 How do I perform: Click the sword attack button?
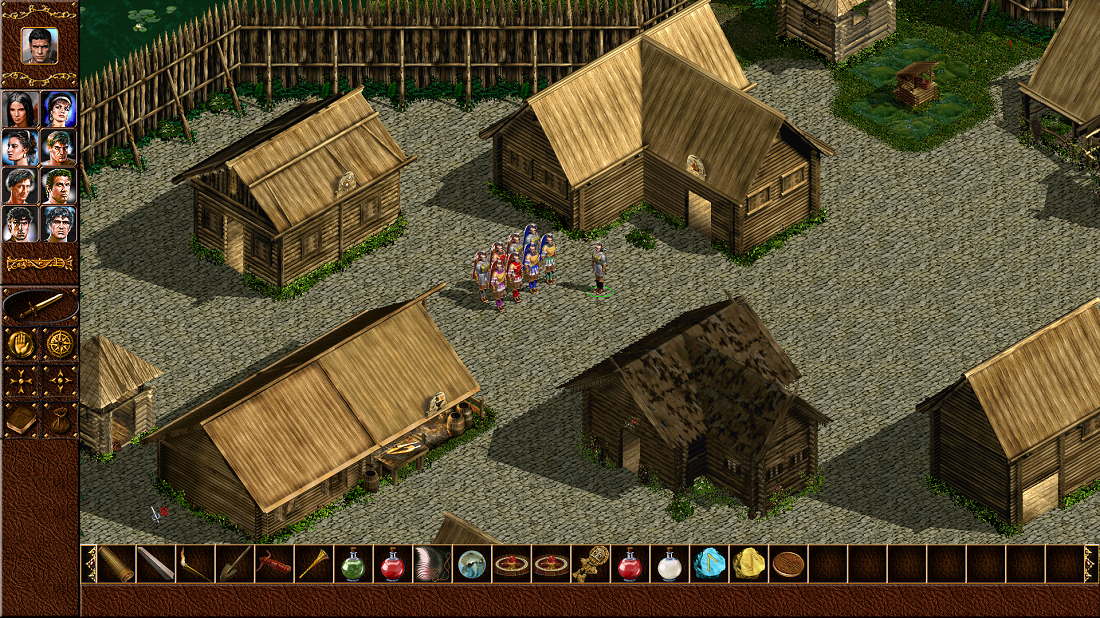click(39, 306)
